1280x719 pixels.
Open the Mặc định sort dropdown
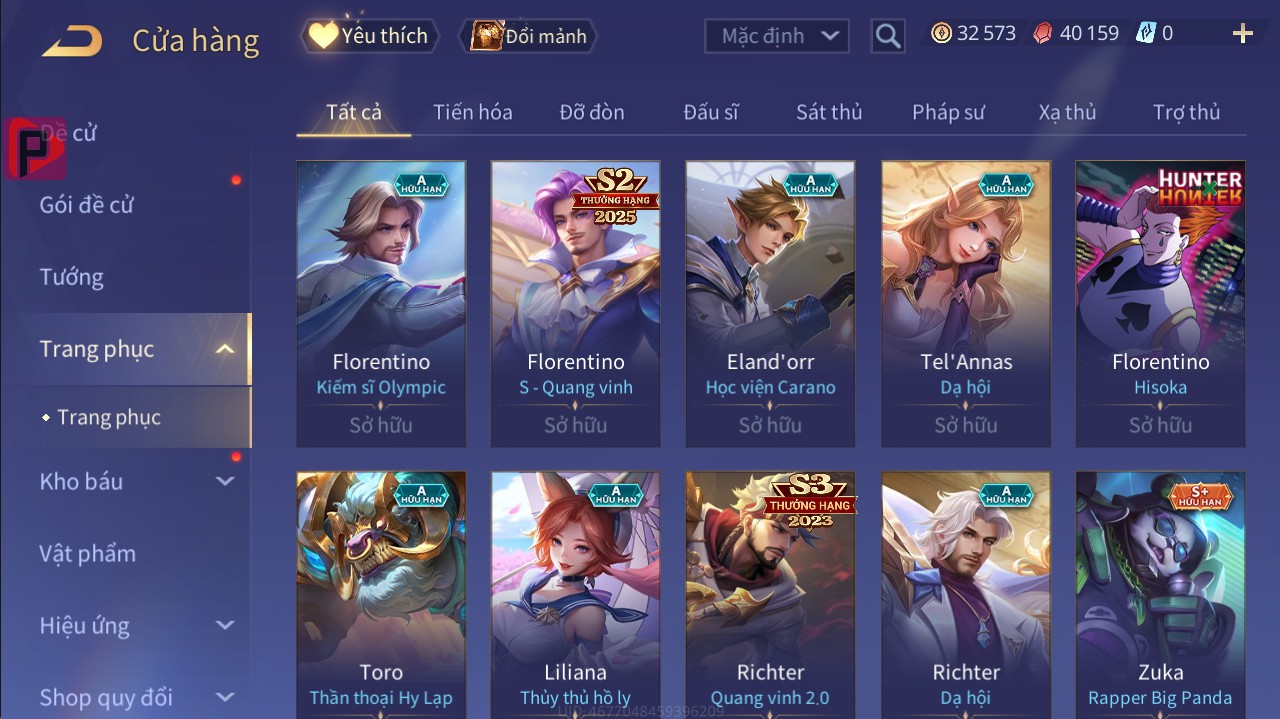pyautogui.click(x=777, y=36)
